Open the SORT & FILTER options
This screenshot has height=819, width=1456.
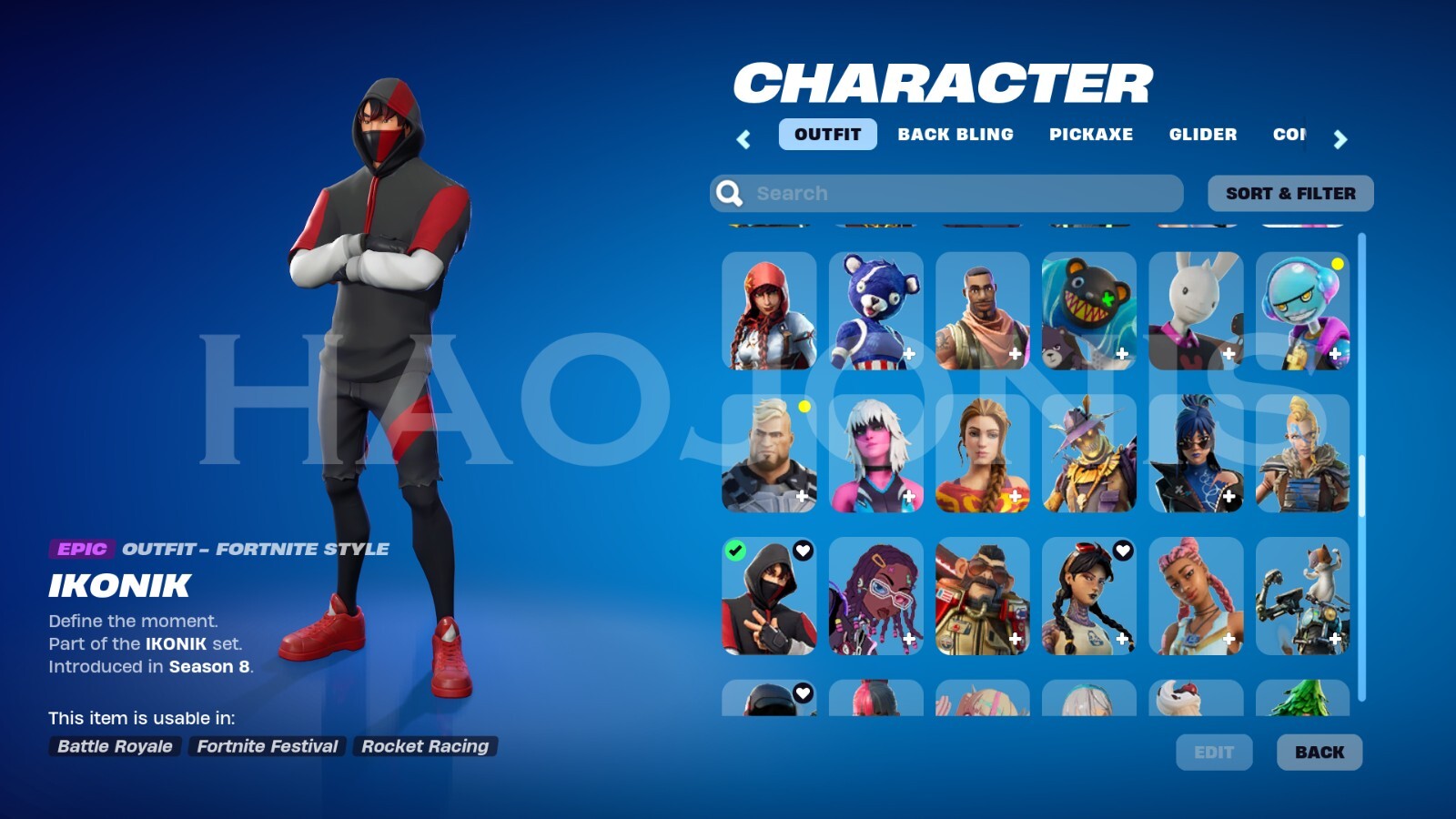tap(1291, 192)
